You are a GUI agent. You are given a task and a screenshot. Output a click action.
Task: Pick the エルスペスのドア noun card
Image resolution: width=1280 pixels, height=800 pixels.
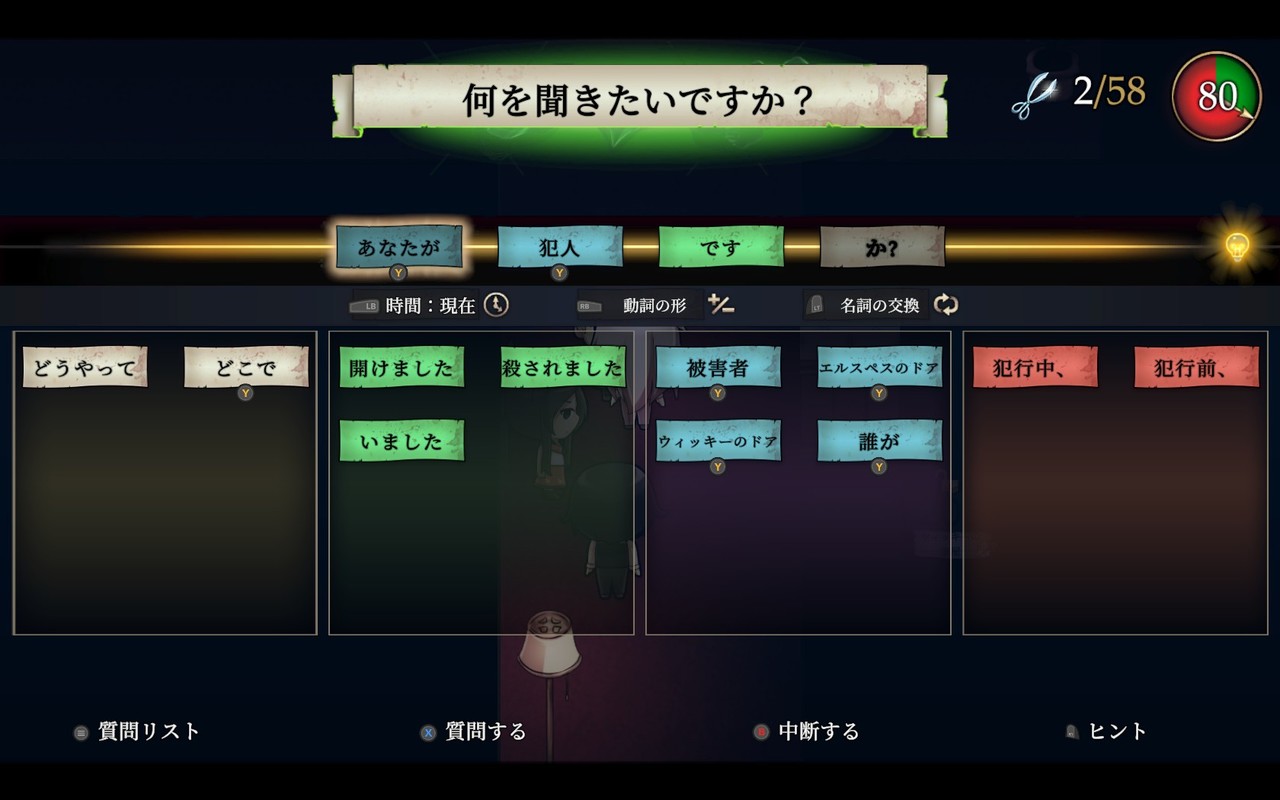coord(879,367)
